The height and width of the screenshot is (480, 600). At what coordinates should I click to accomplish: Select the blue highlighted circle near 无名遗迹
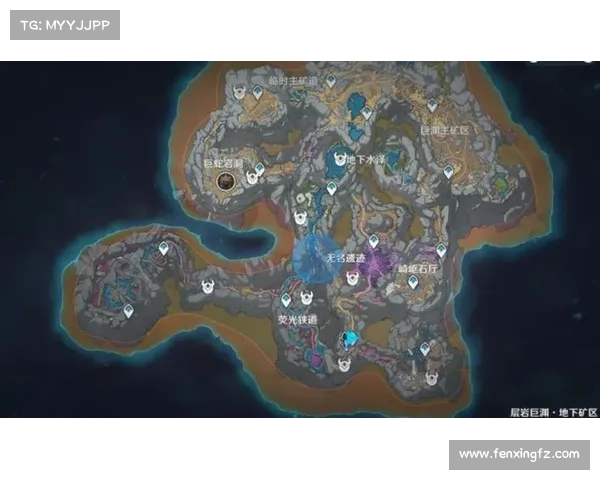click(x=316, y=259)
